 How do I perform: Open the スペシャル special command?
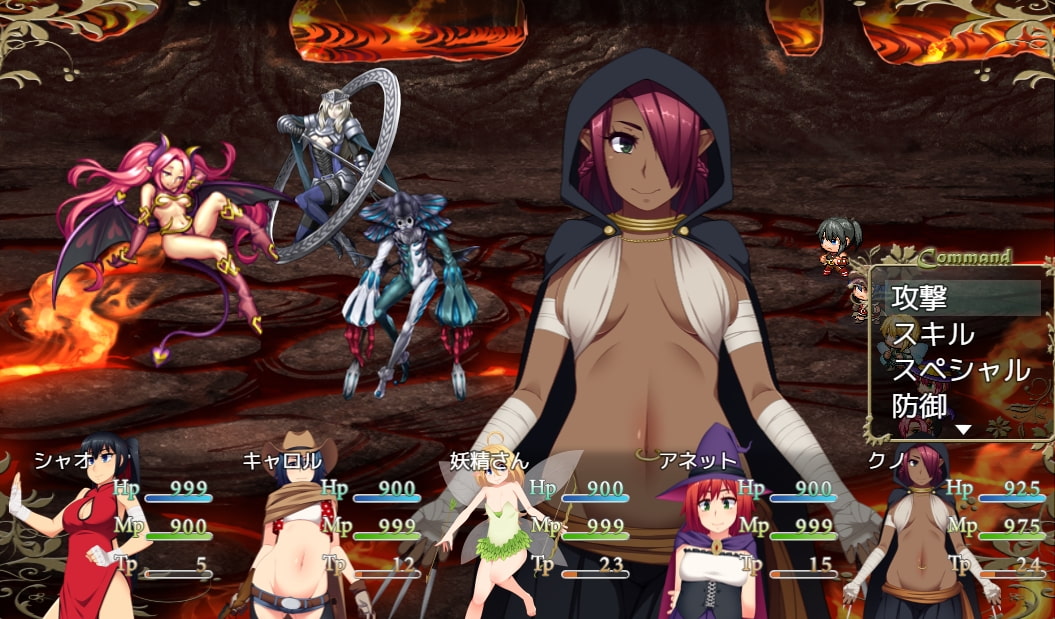[x=960, y=369]
